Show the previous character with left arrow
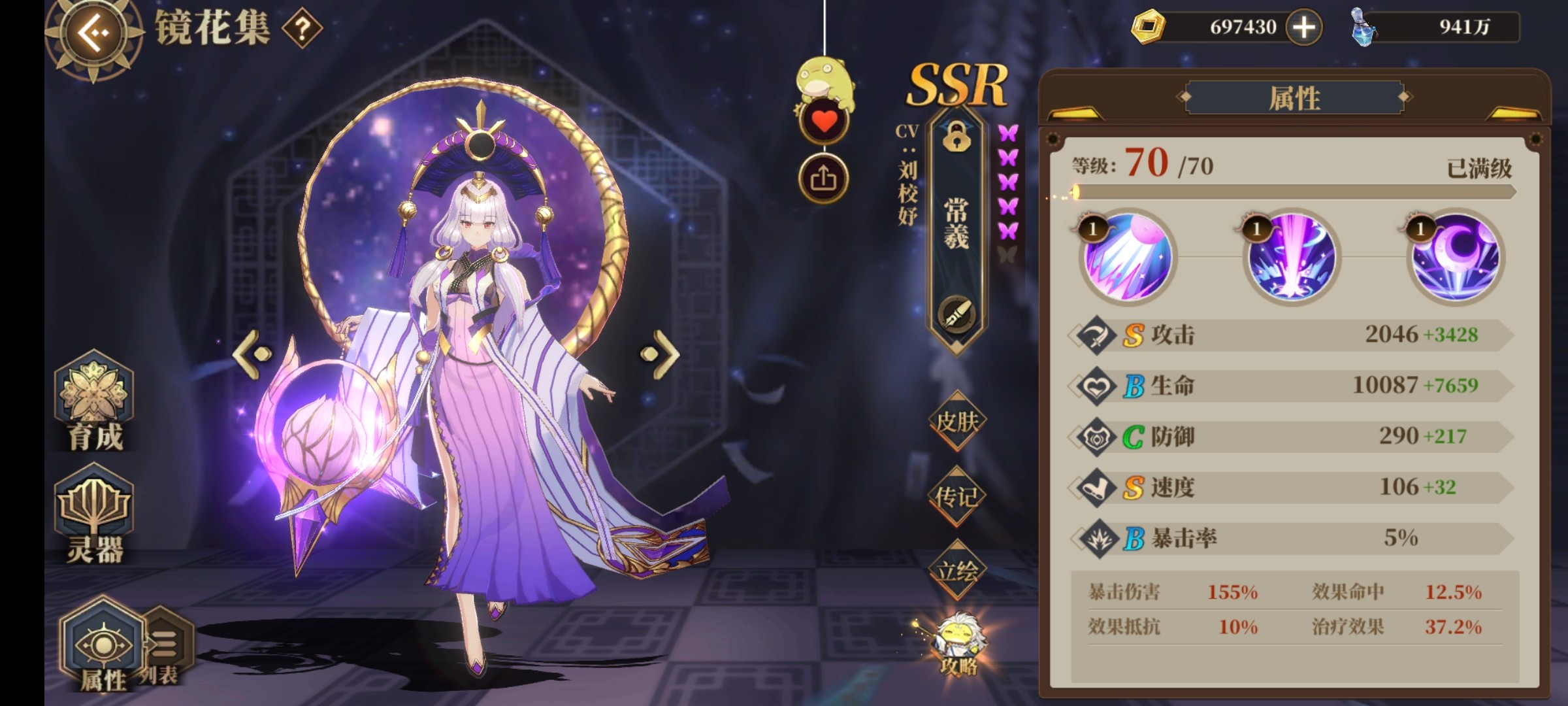This screenshot has width=1568, height=706. (x=252, y=354)
